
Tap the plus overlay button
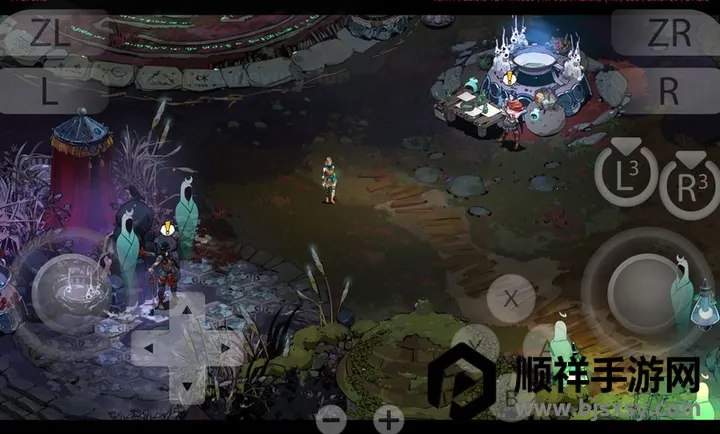[x=388, y=419]
